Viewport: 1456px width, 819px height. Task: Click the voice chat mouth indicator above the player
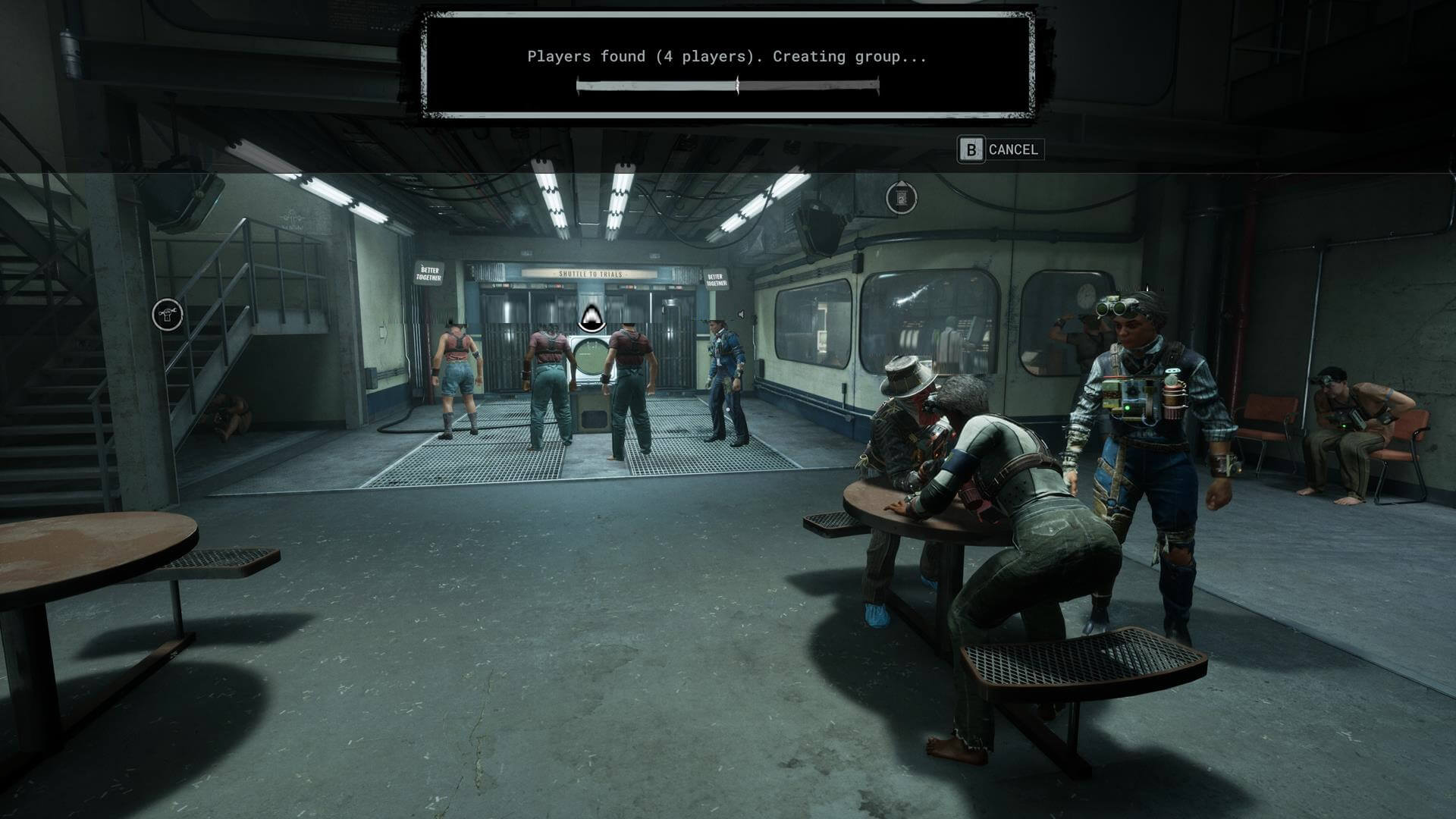591,318
